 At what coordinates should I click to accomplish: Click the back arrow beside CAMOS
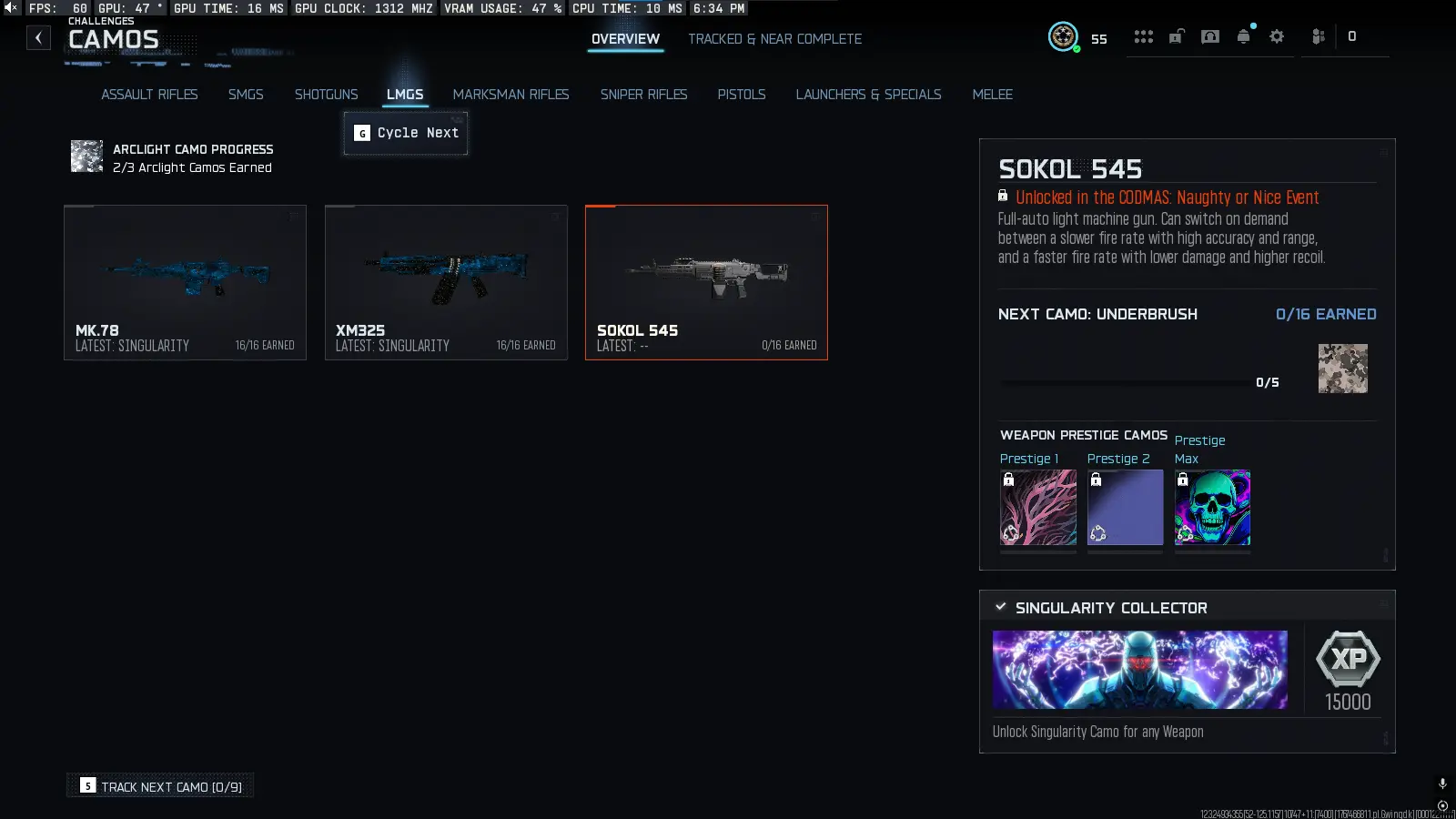[x=37, y=37]
